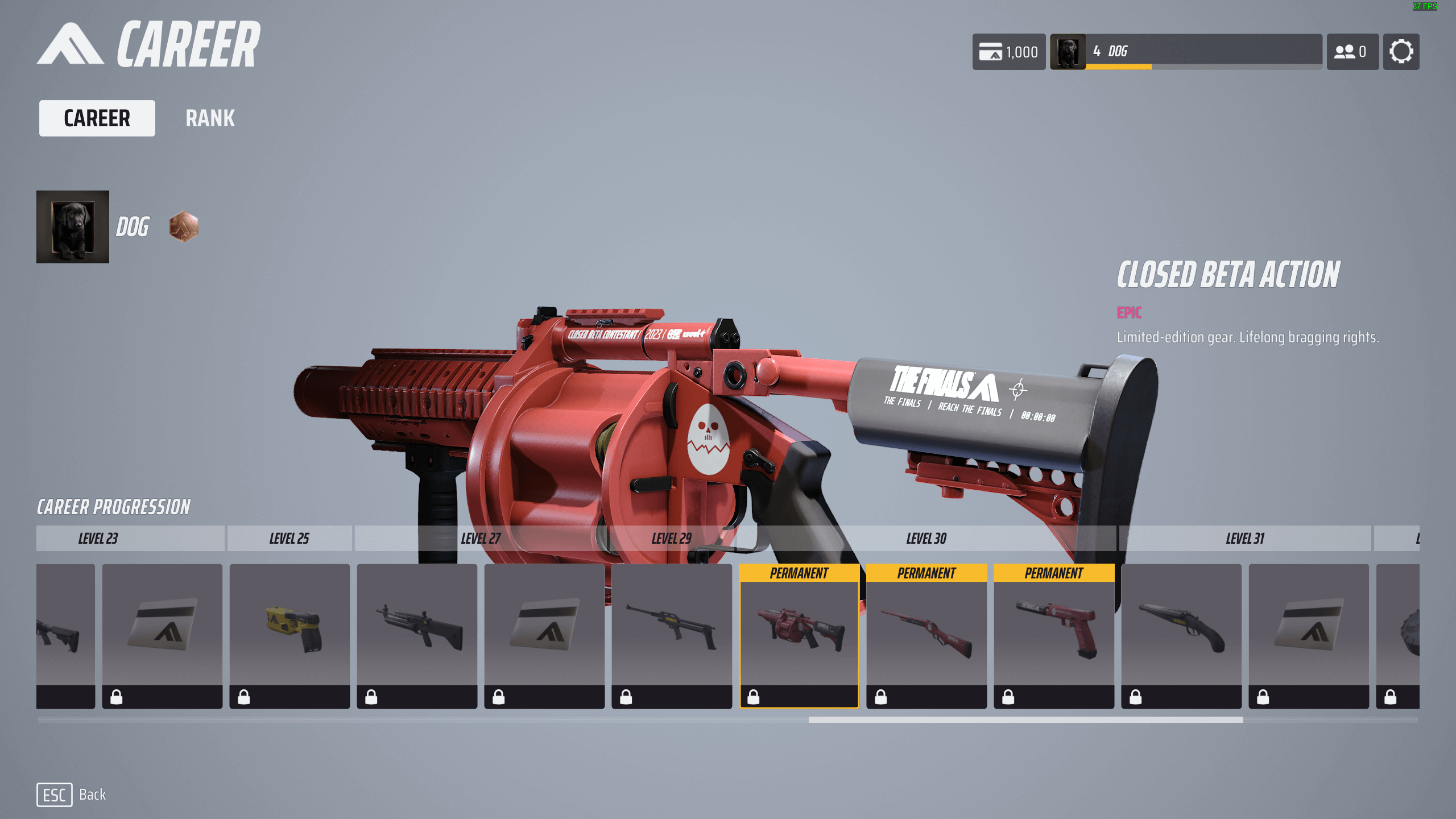Pick the red pistol permanent reward tile

tap(1053, 635)
